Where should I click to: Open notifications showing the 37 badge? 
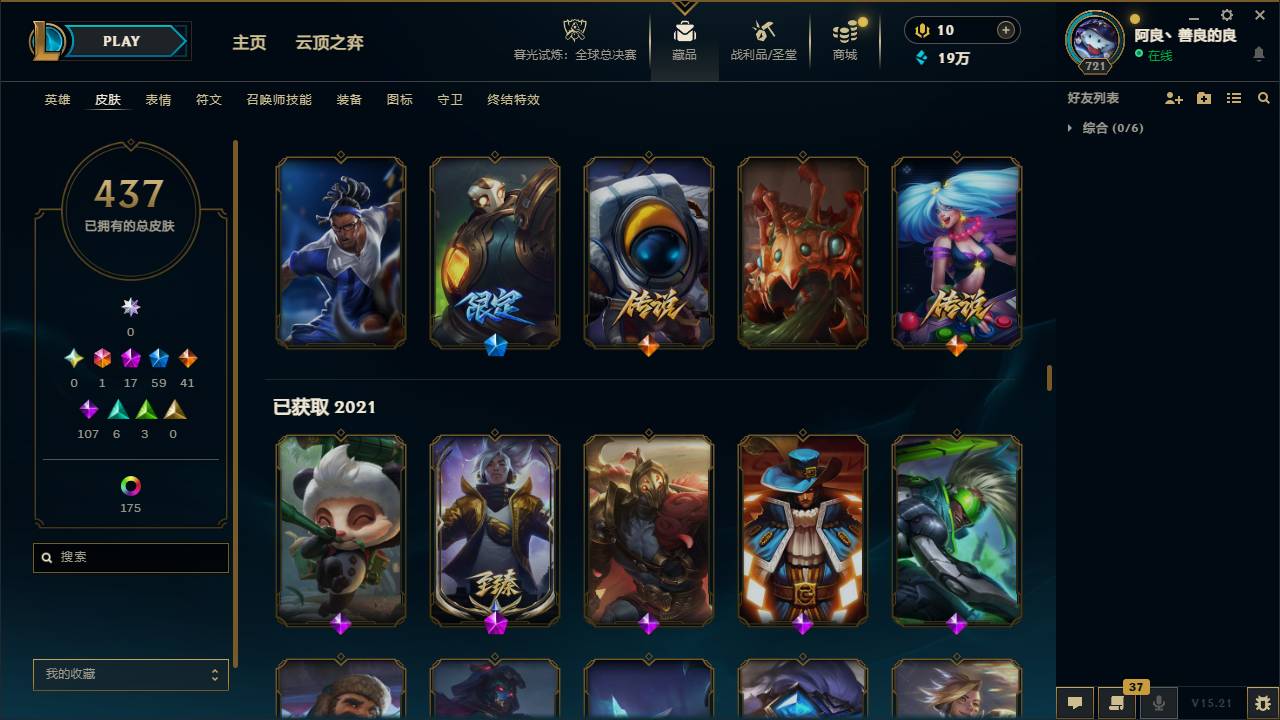tap(1118, 703)
